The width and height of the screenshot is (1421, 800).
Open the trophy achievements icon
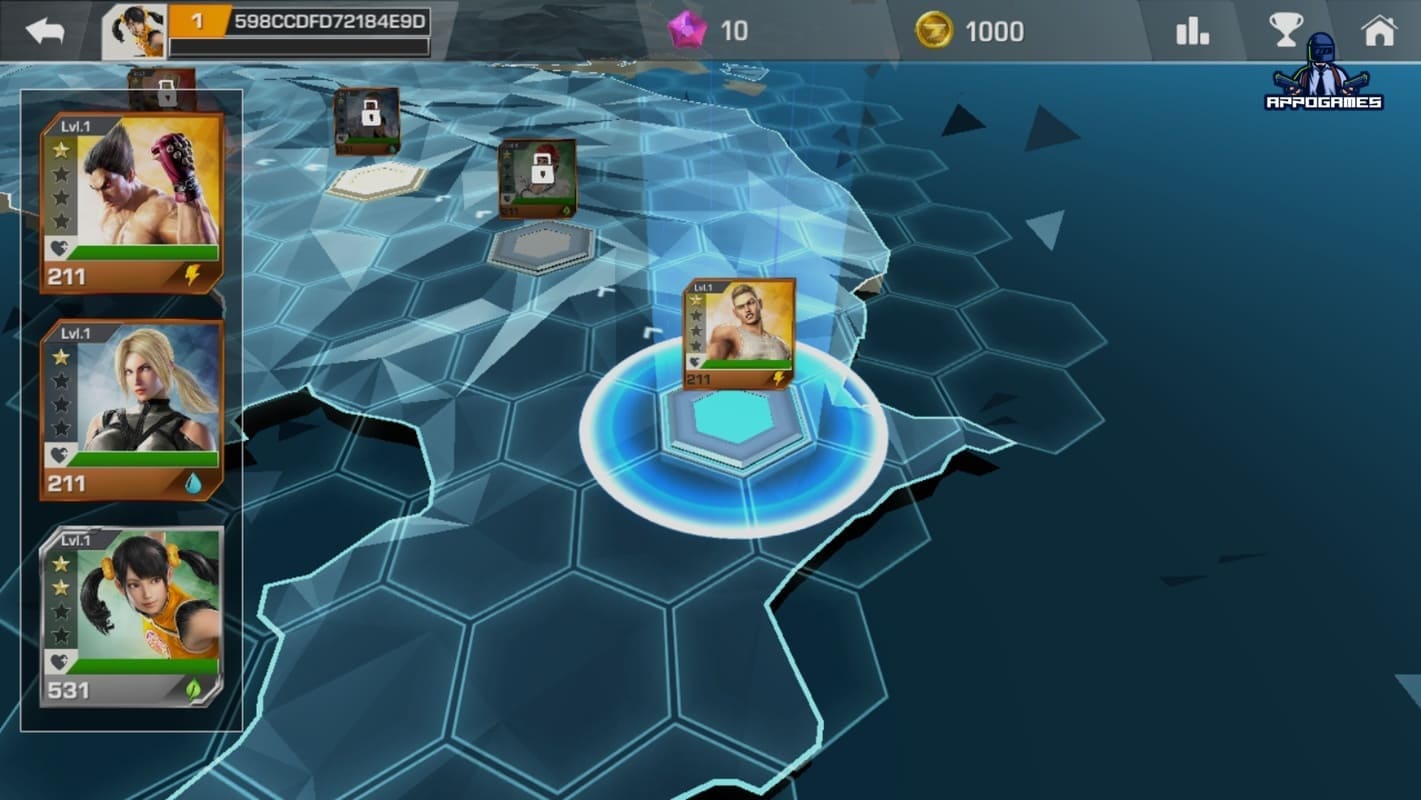pyautogui.click(x=1285, y=31)
